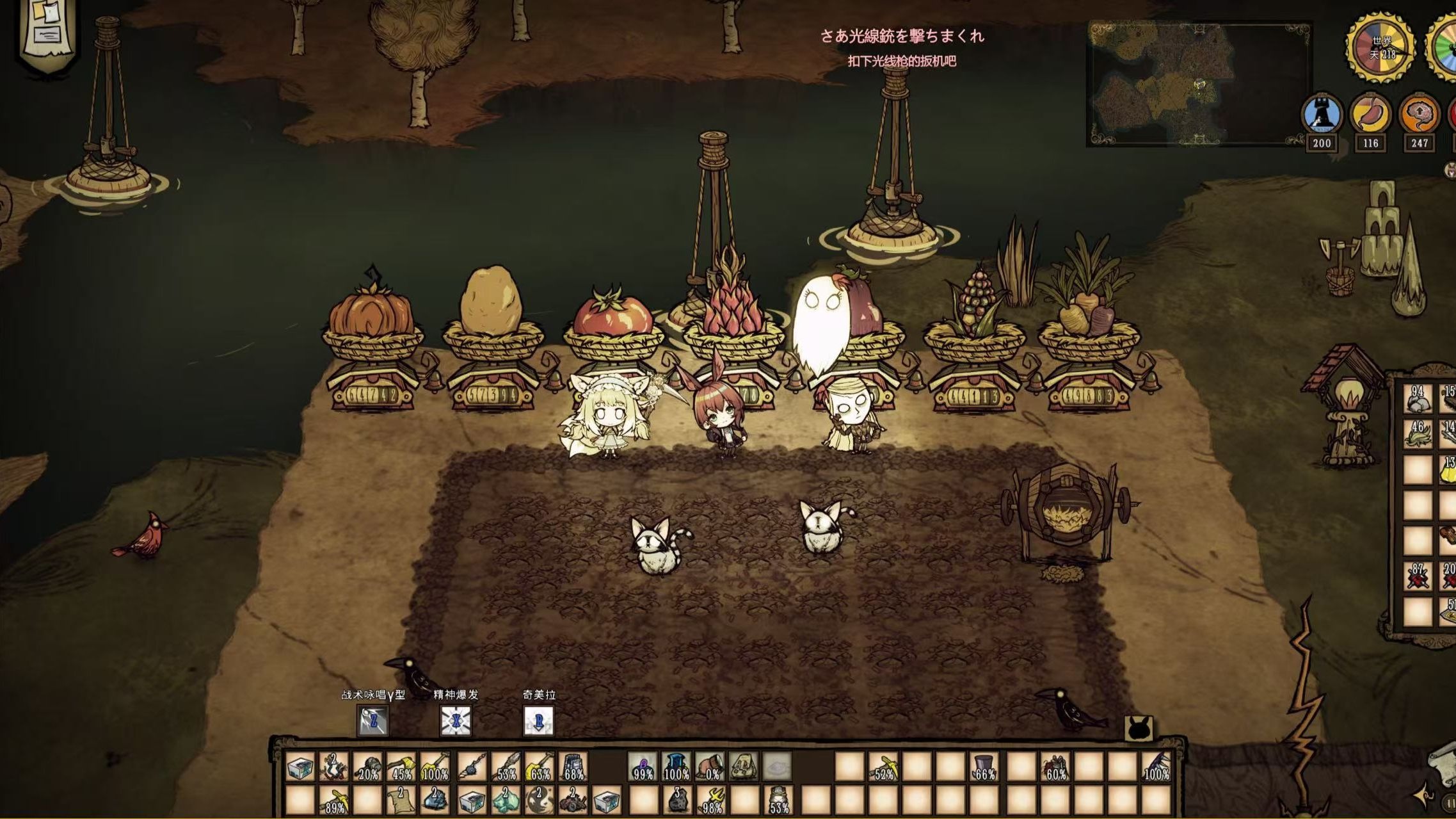Use the 奇美拉 skill icon
This screenshot has height=819, width=1456.
[x=538, y=721]
